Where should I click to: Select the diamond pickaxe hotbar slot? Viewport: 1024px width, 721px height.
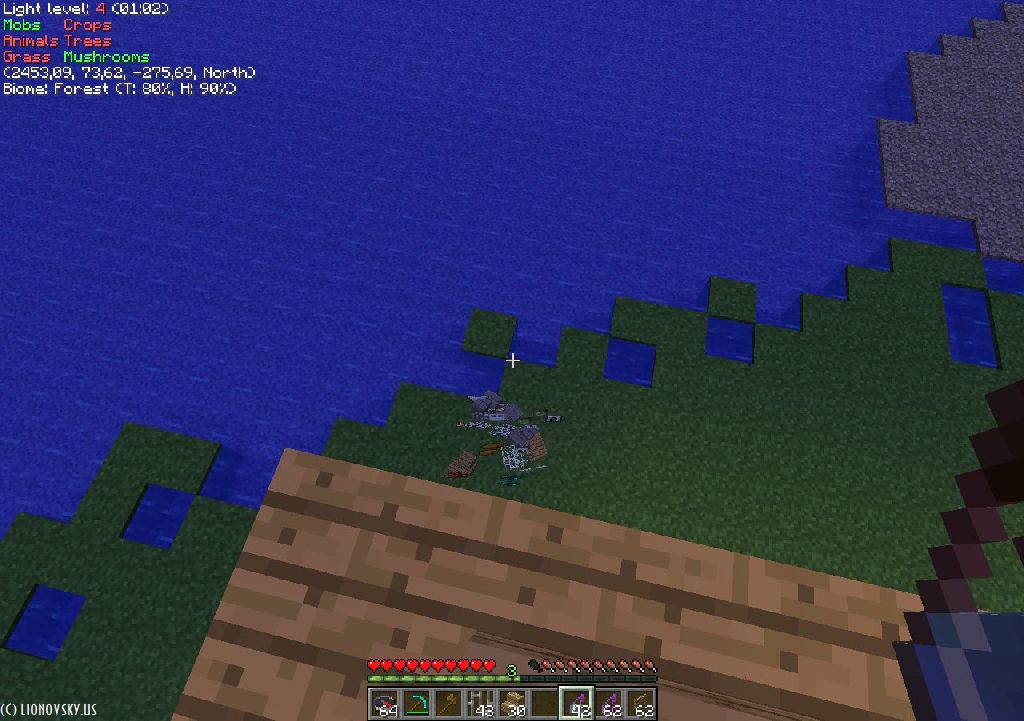416,703
